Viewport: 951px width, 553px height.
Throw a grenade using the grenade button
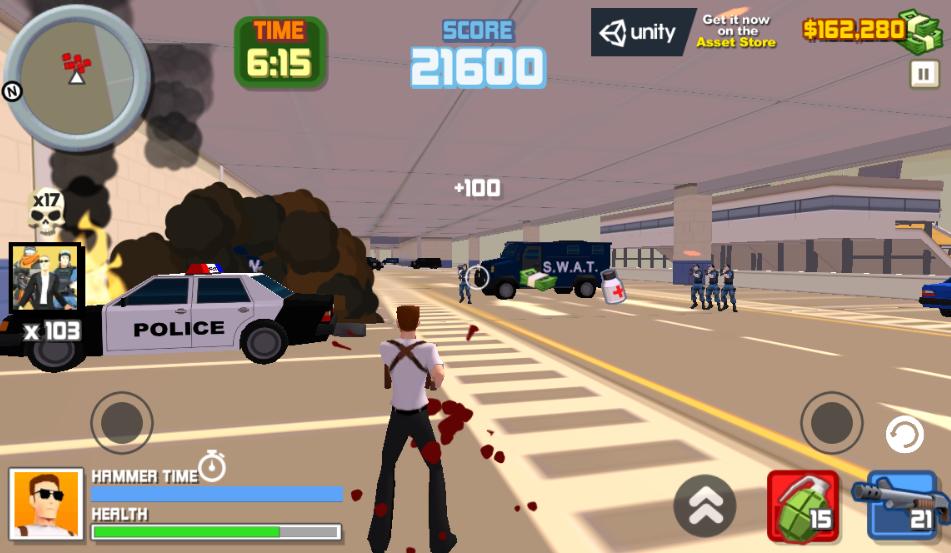803,505
